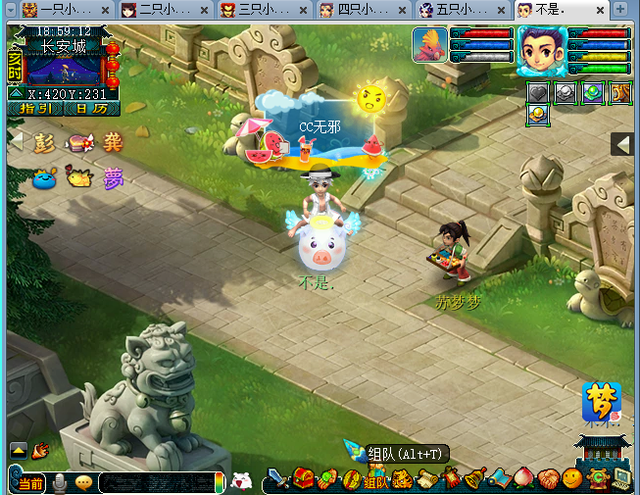Open the chat speech bubble button

(84, 483)
